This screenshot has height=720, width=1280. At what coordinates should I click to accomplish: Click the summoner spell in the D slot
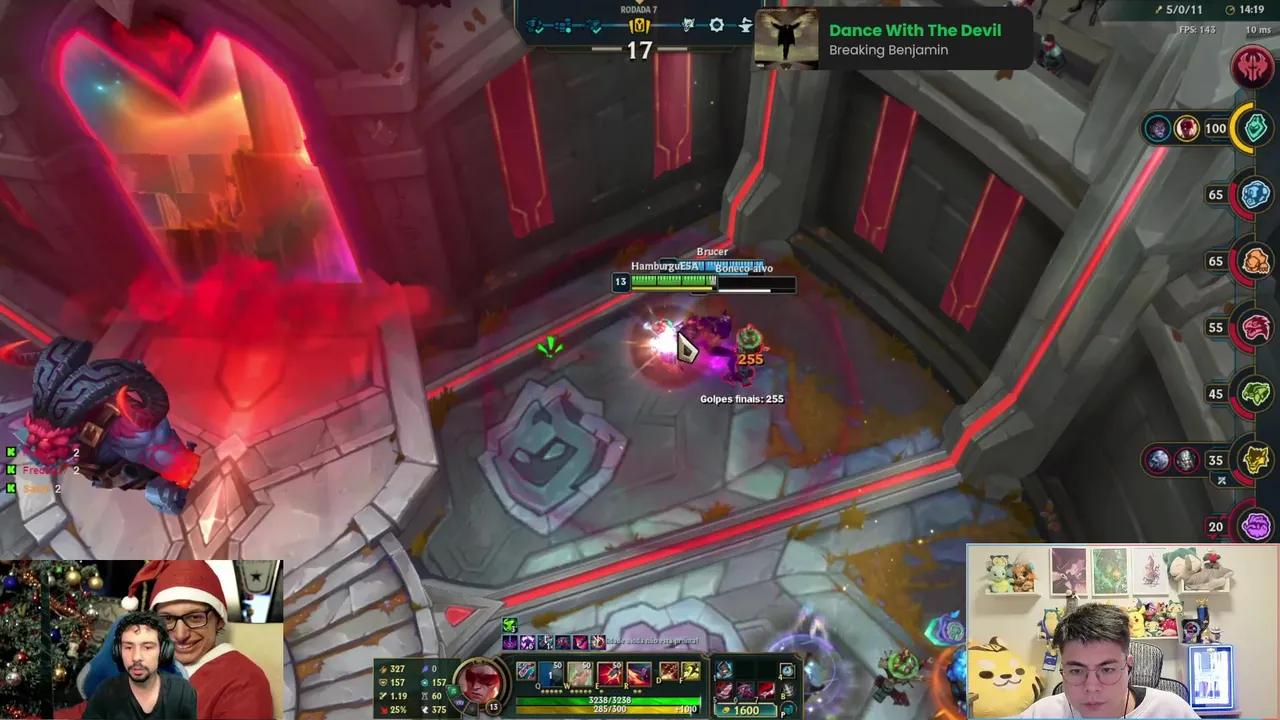pos(670,672)
